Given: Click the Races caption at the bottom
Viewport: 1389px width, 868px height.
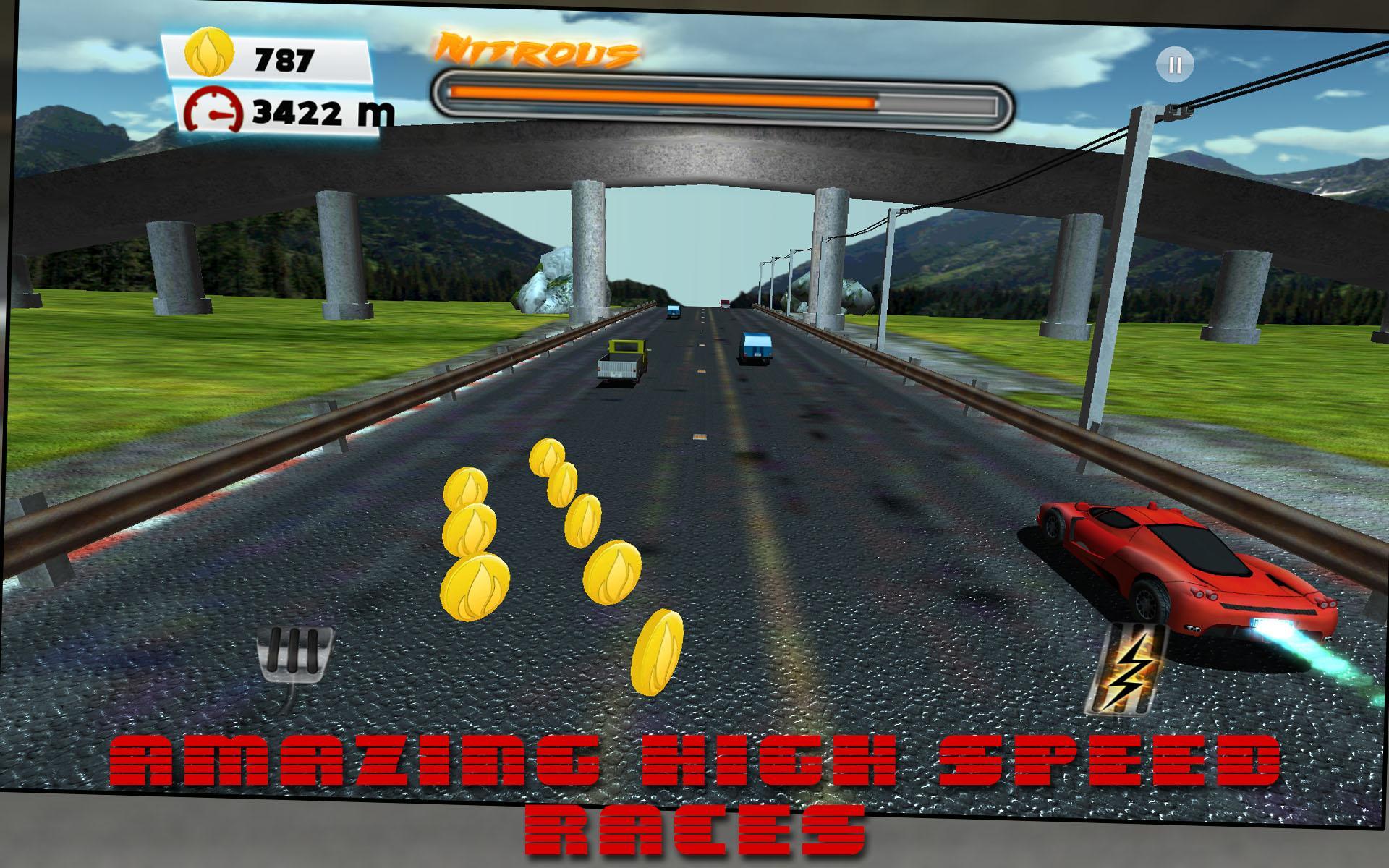Looking at the screenshot, I should [x=693, y=828].
